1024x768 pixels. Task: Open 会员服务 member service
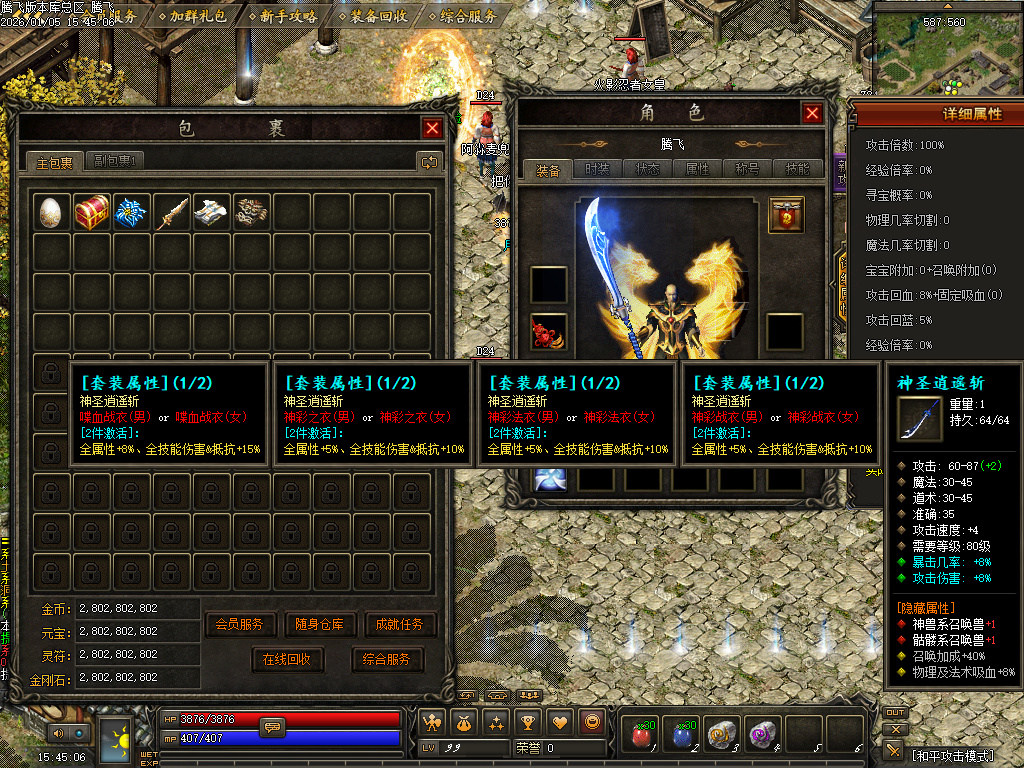(240, 625)
